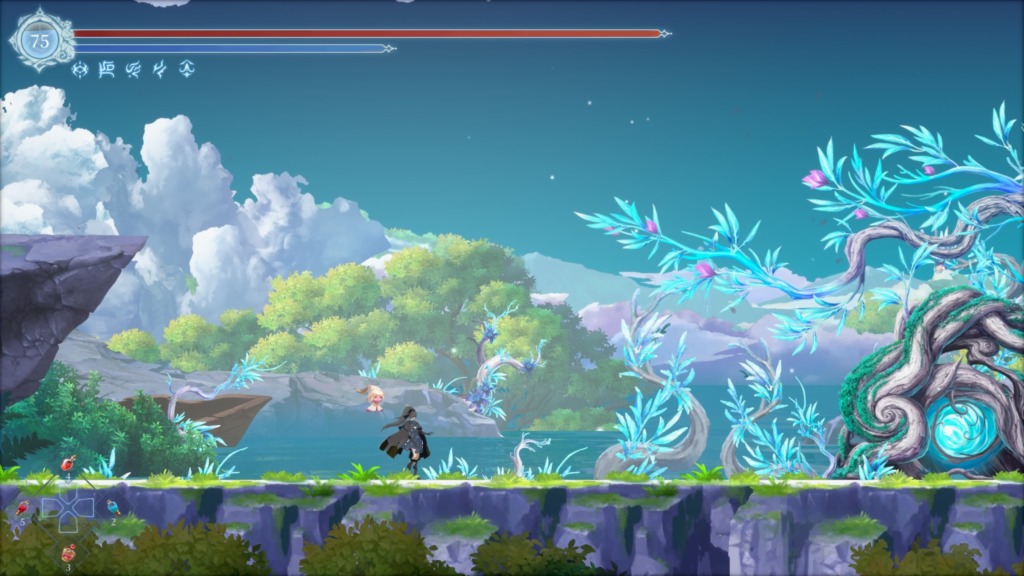Click the angular square rune buff icon
This screenshot has width=1024, height=576.
[107, 69]
